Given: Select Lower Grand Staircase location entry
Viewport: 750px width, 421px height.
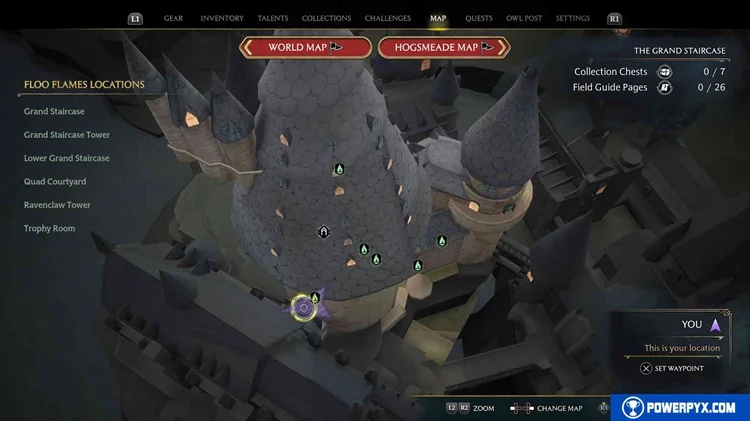Looking at the screenshot, I should (67, 158).
